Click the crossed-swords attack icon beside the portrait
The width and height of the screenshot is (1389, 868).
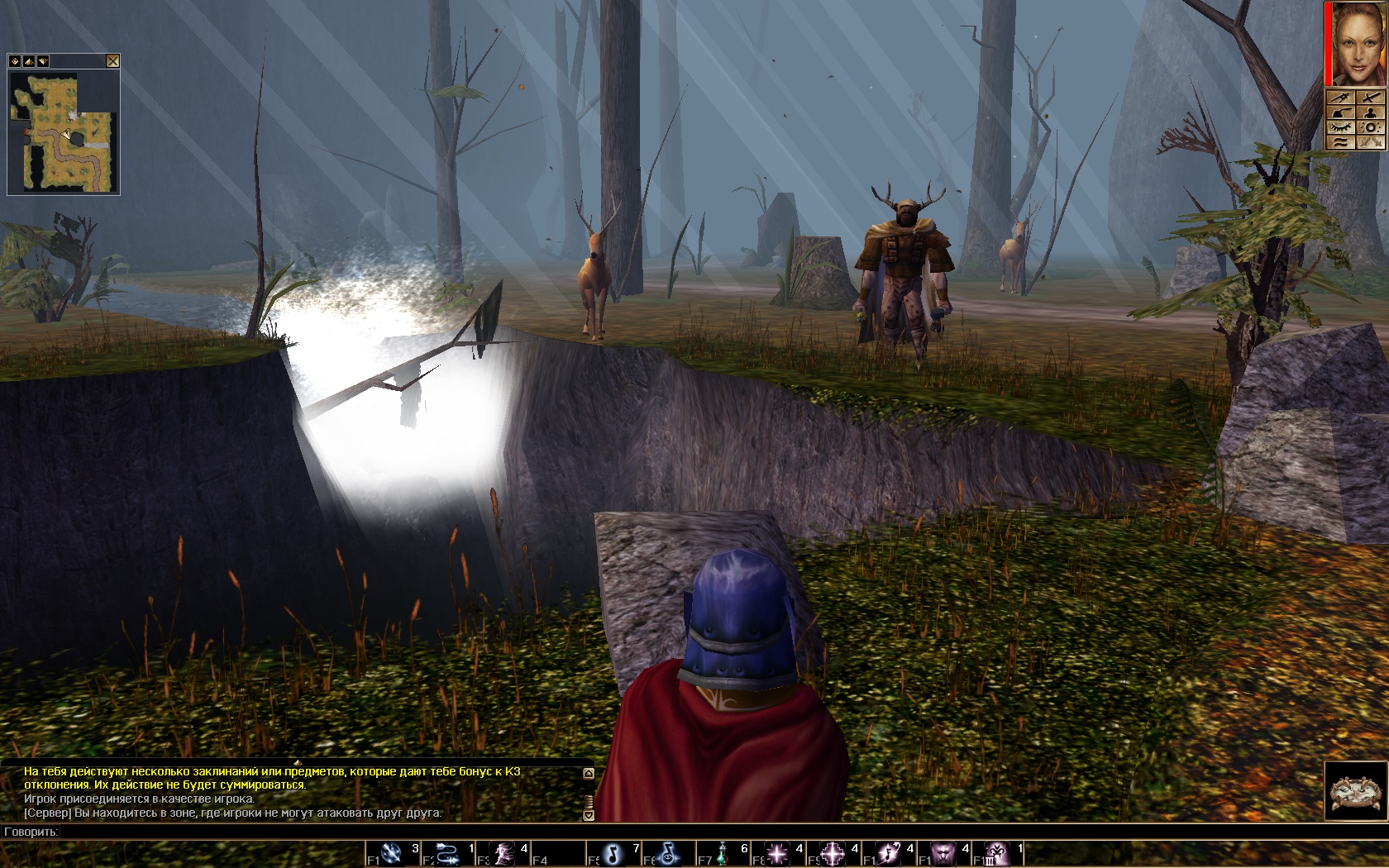pos(1371,98)
